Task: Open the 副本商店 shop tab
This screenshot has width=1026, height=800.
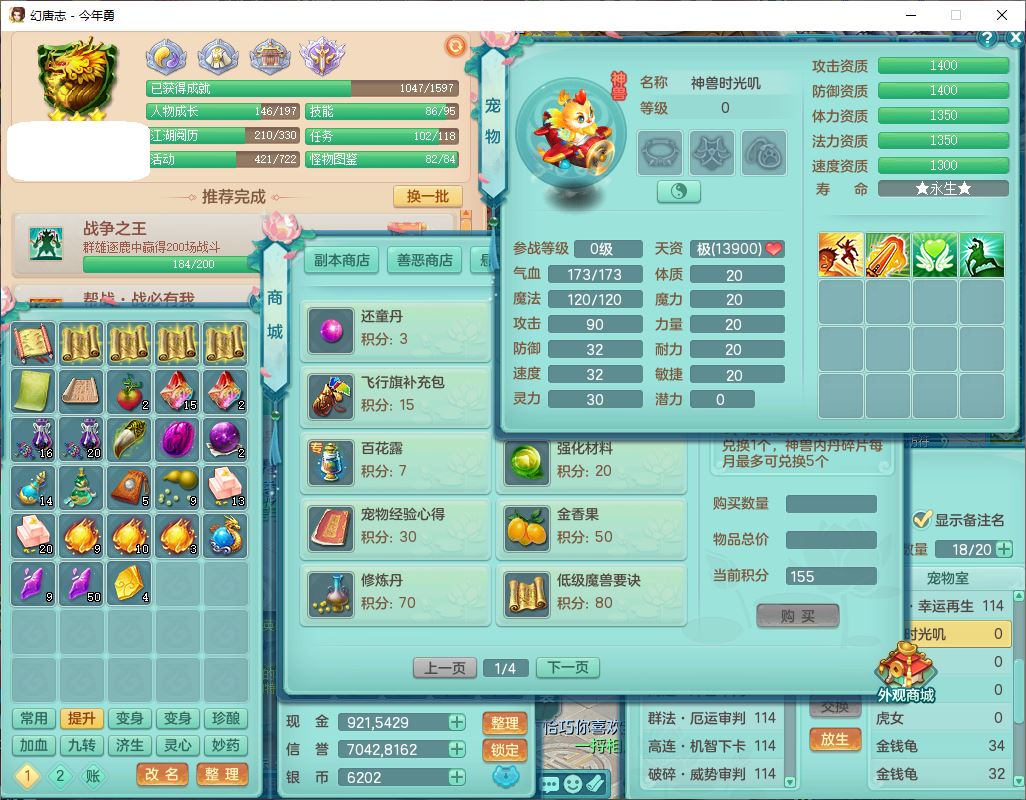Action: click(342, 260)
